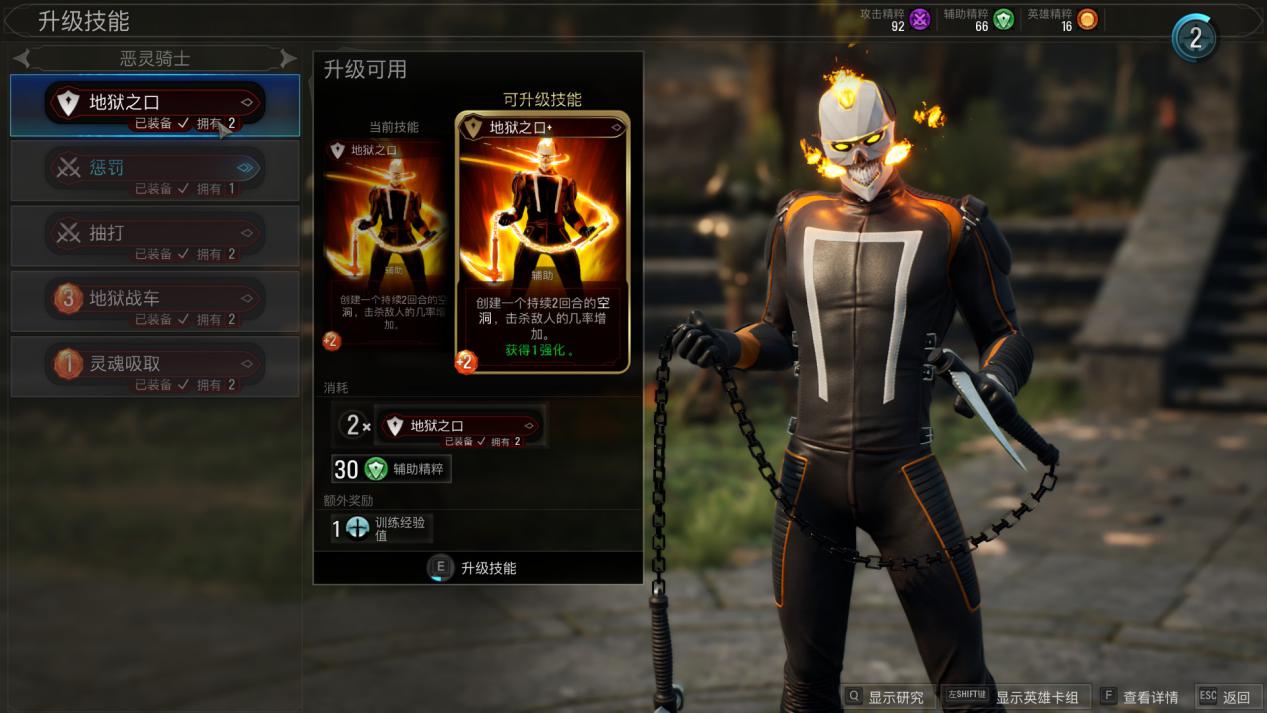Choose the 惩罚 skill entry
The image size is (1267, 713).
click(x=155, y=170)
